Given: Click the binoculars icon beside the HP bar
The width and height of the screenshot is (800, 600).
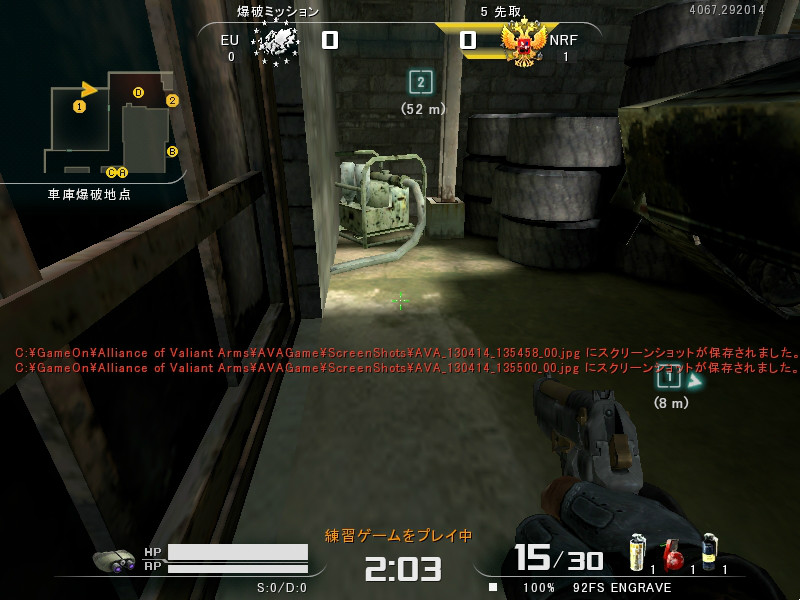Looking at the screenshot, I should point(114,560).
